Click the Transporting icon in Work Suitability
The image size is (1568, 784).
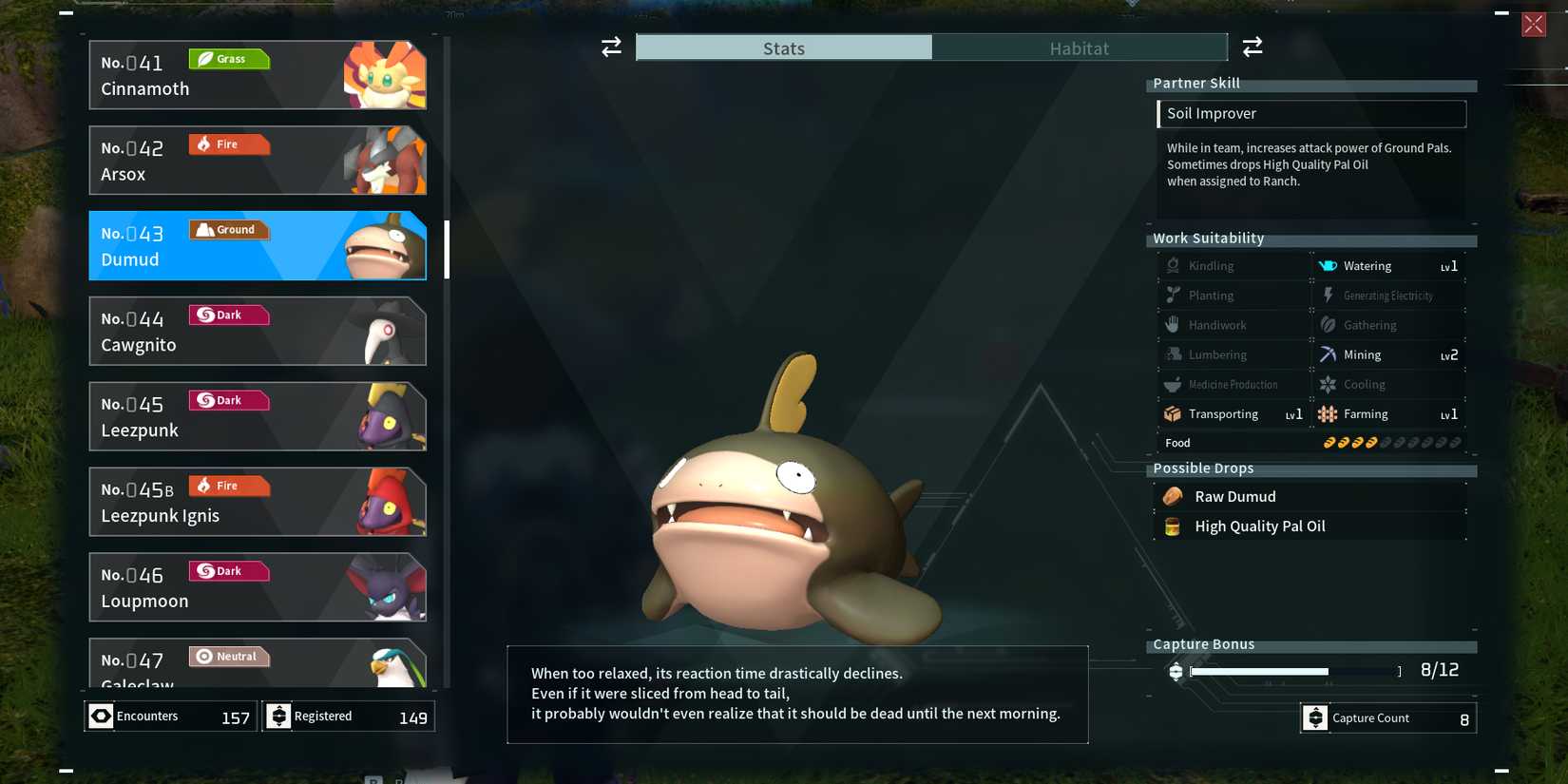click(x=1173, y=413)
